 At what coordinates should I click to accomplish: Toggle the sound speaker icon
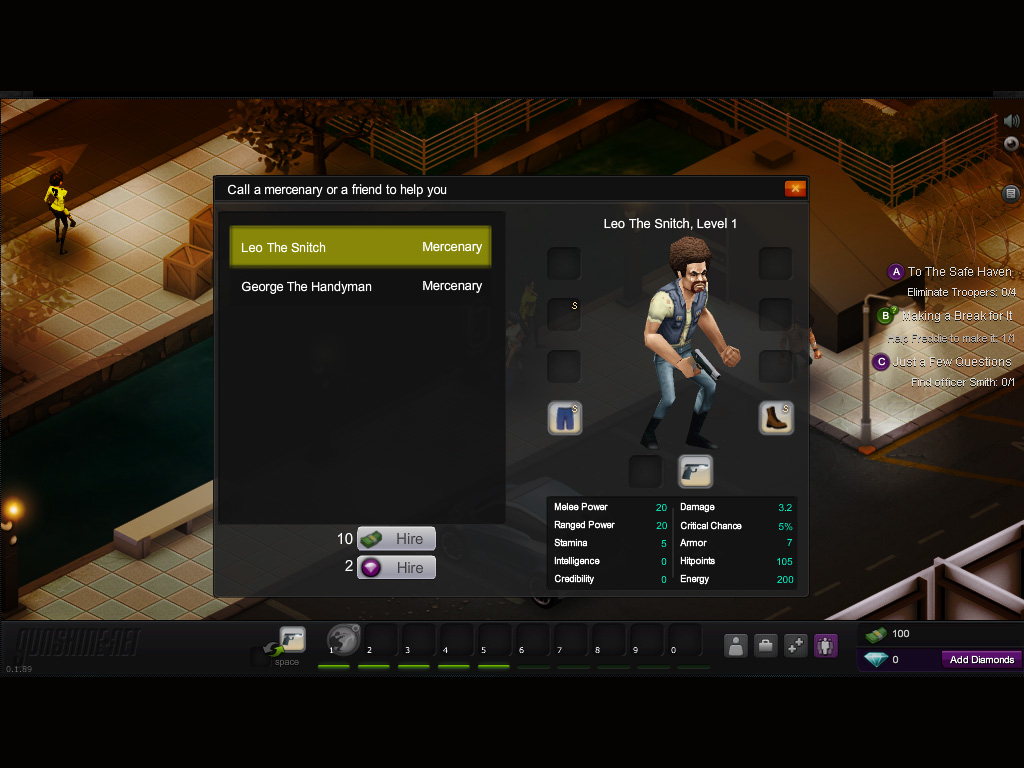tap(1011, 121)
